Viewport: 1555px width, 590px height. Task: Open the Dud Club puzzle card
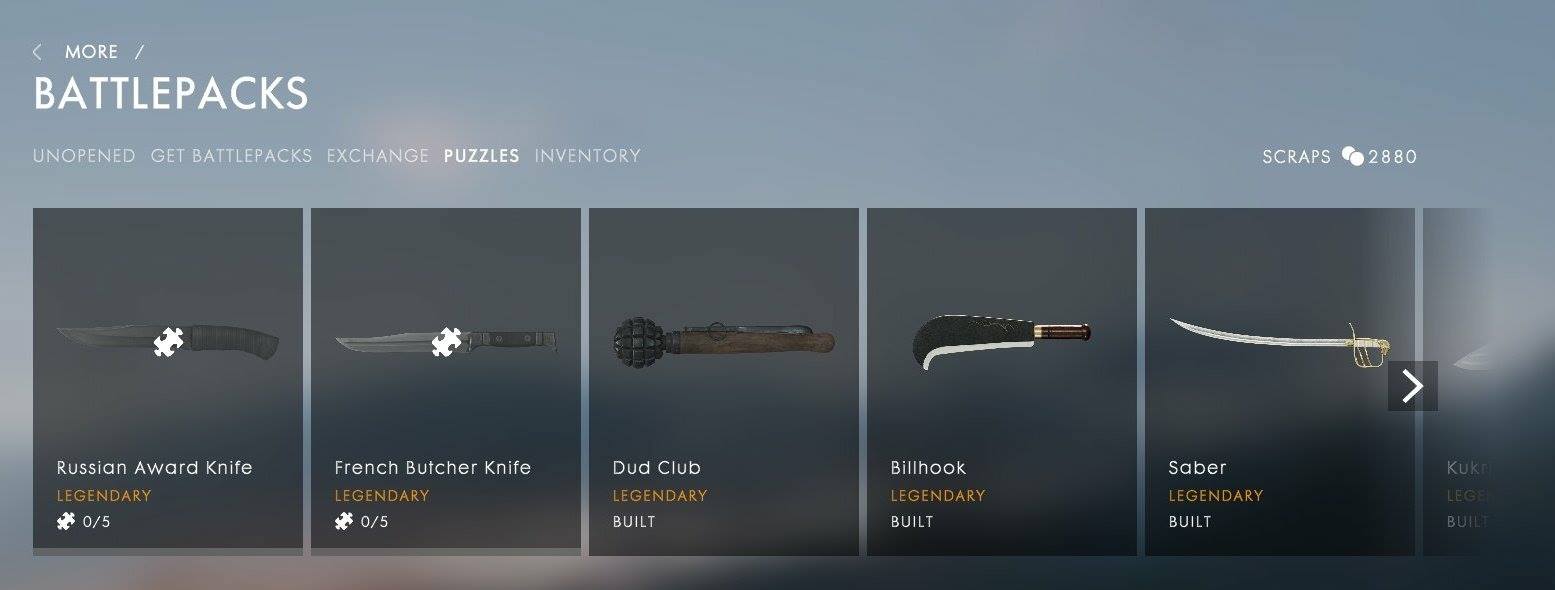(x=724, y=380)
